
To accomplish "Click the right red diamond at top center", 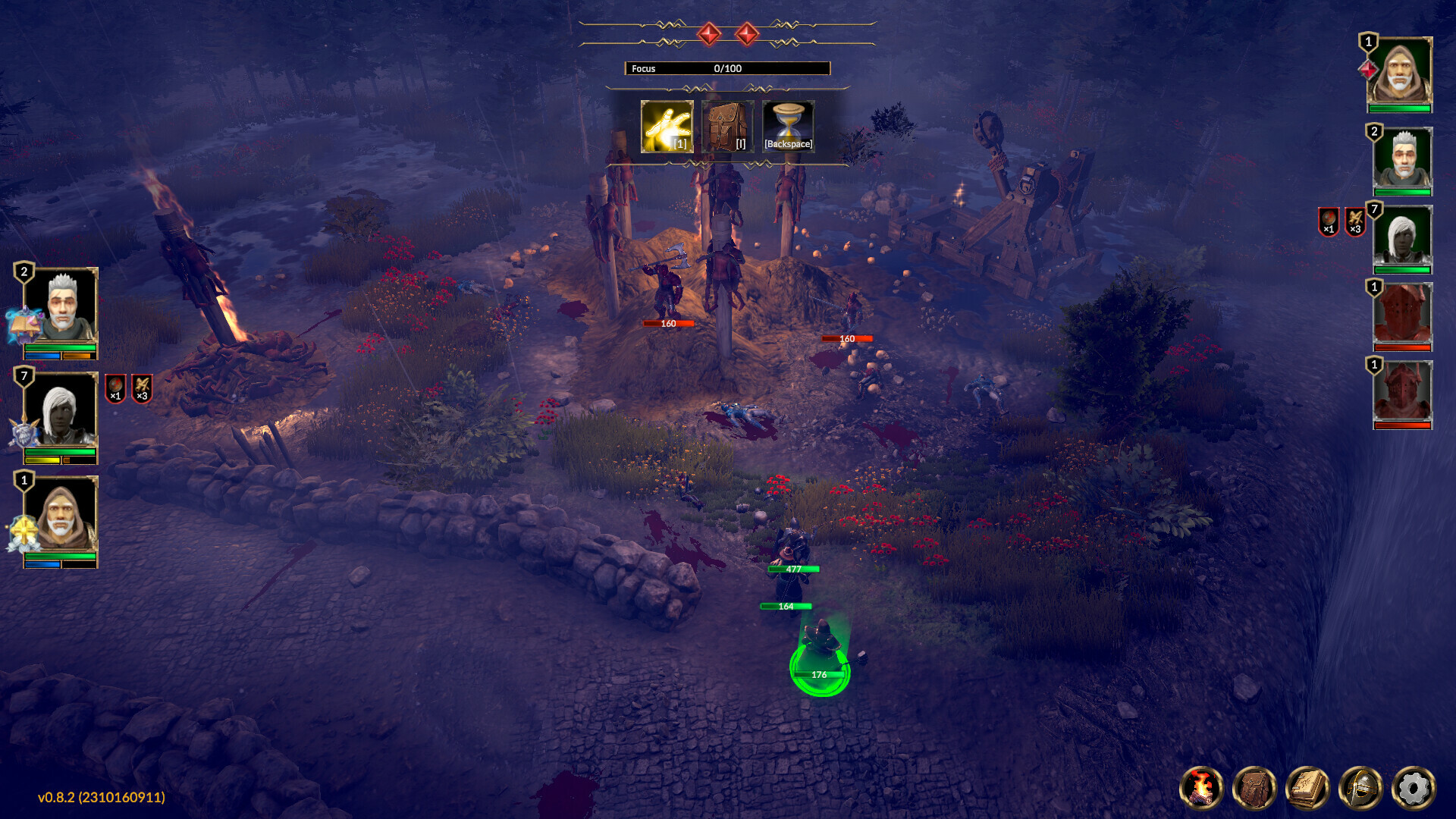I will [747, 33].
